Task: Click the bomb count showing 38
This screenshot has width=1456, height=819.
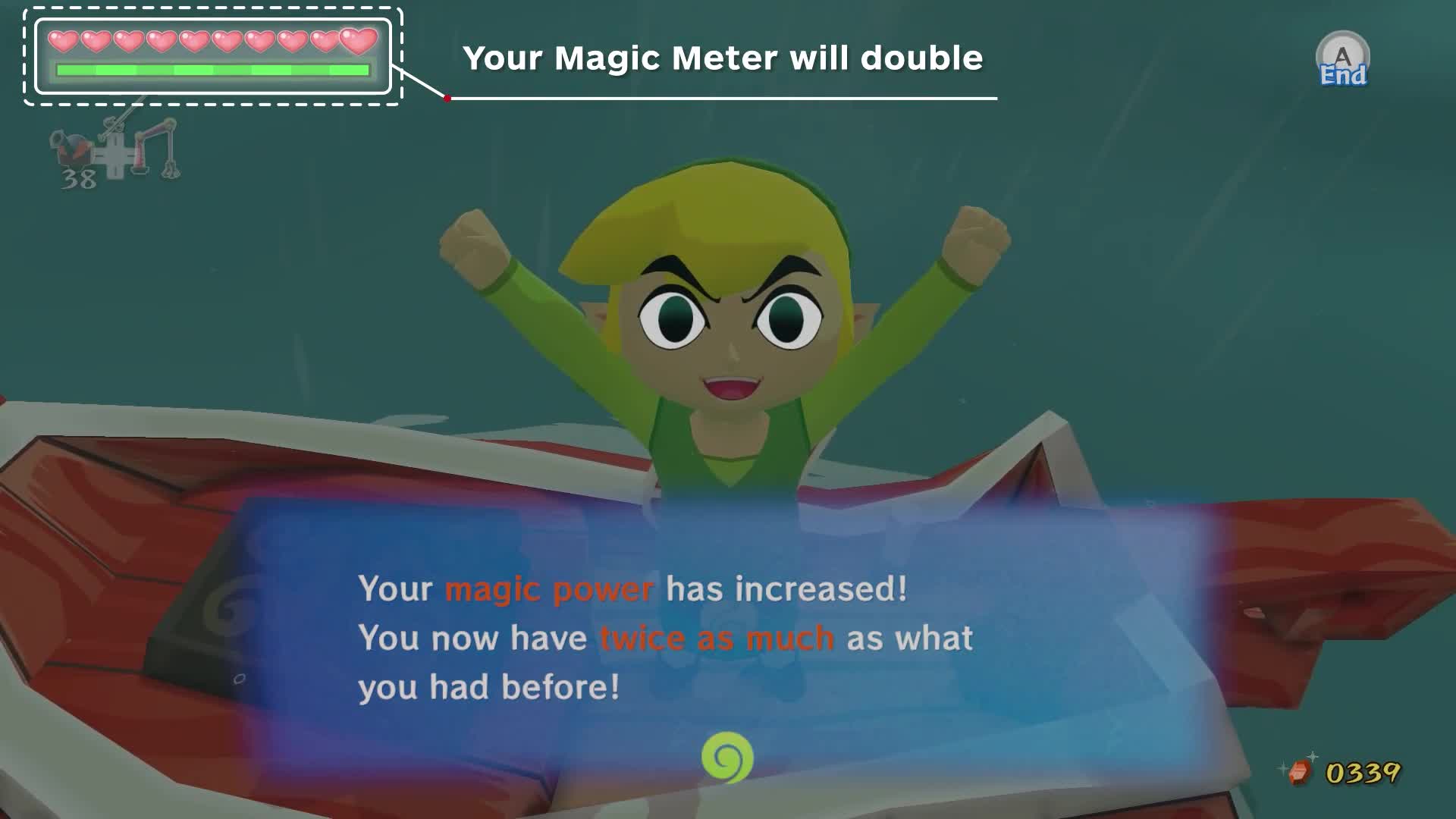Action: 78,178
